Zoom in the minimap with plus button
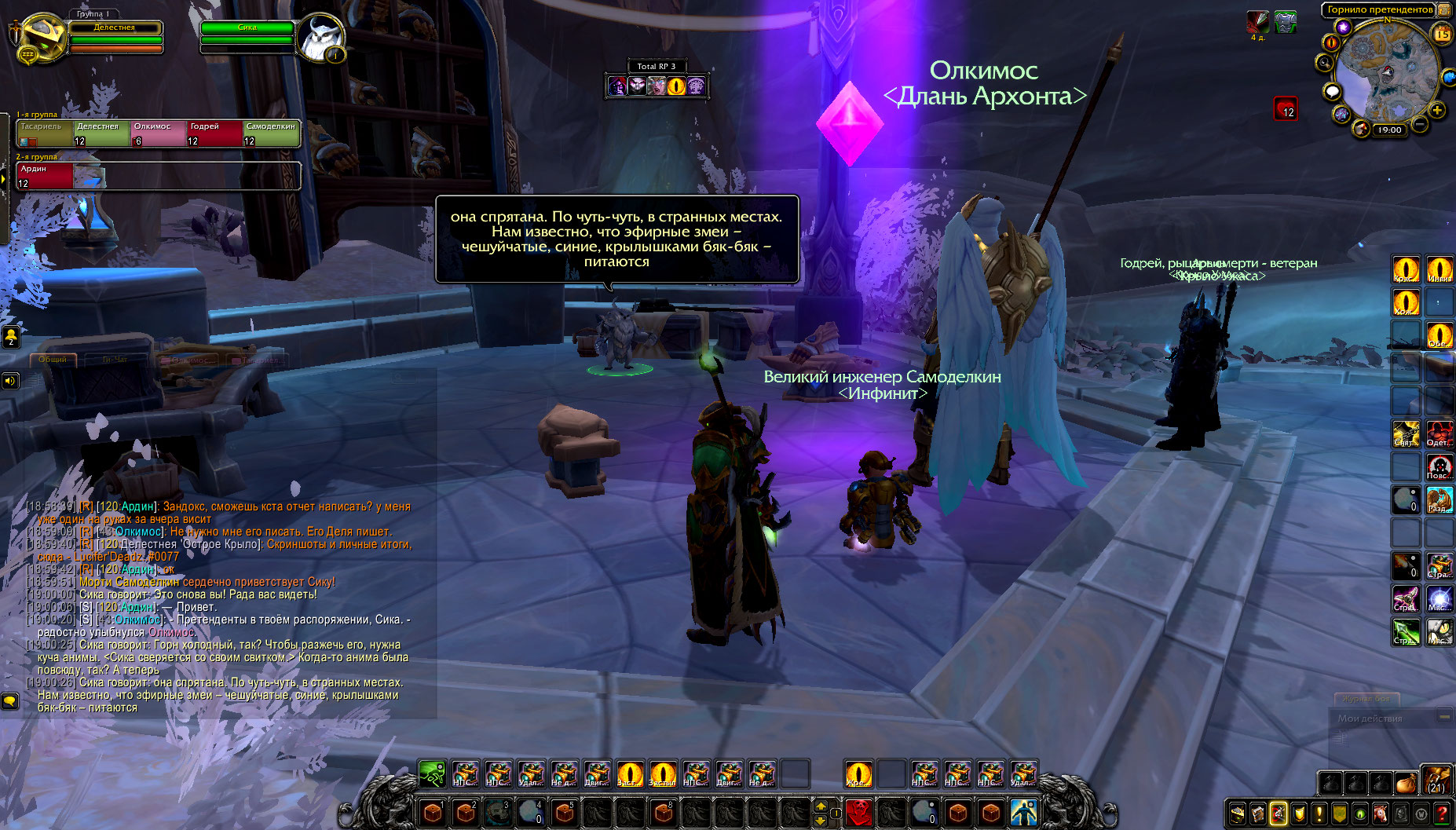1456x830 pixels. click(x=1436, y=111)
